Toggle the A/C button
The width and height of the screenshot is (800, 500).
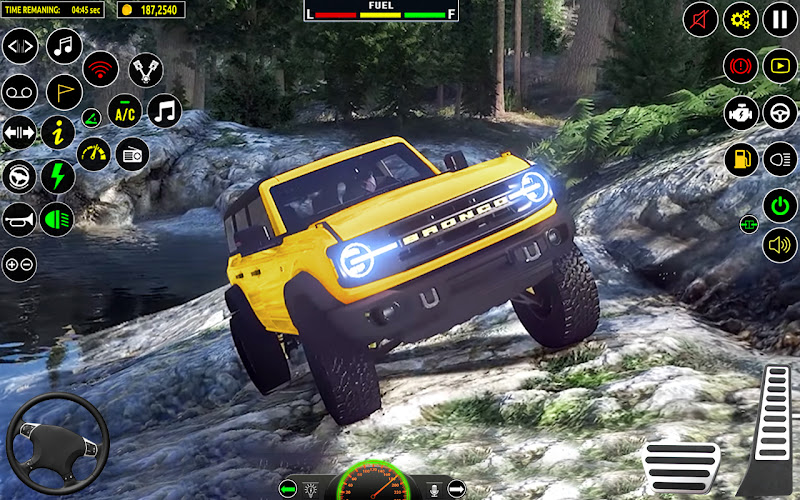(x=124, y=113)
